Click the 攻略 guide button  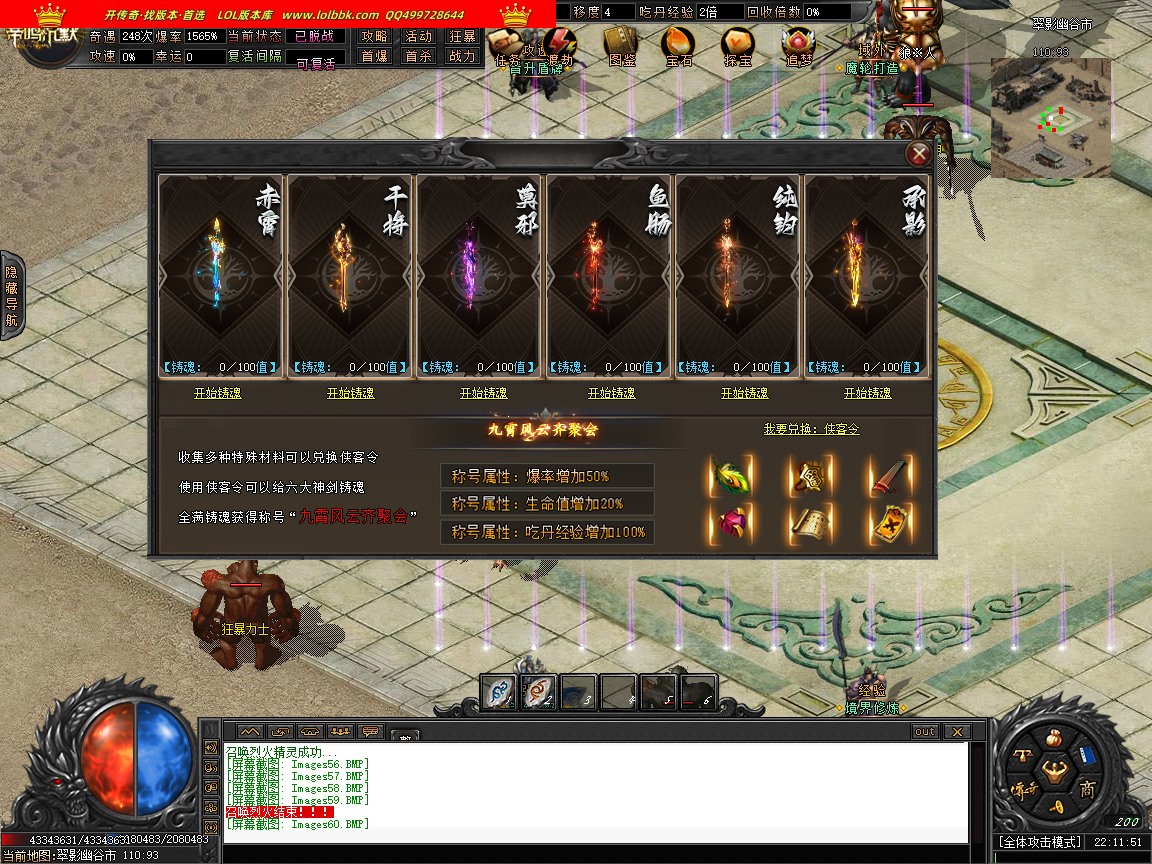[x=375, y=36]
